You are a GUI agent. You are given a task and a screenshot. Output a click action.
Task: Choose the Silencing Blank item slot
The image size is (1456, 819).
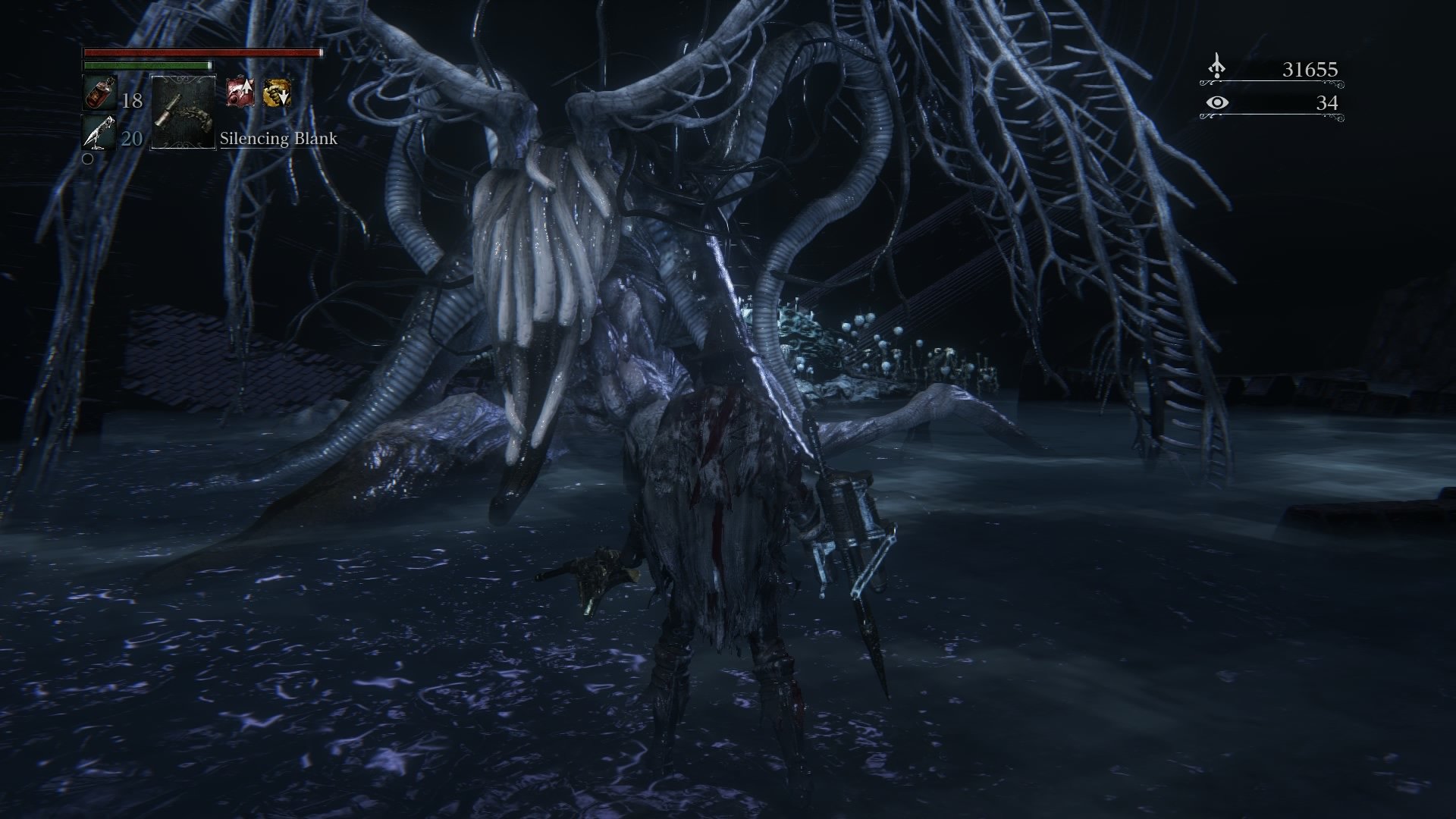(183, 112)
